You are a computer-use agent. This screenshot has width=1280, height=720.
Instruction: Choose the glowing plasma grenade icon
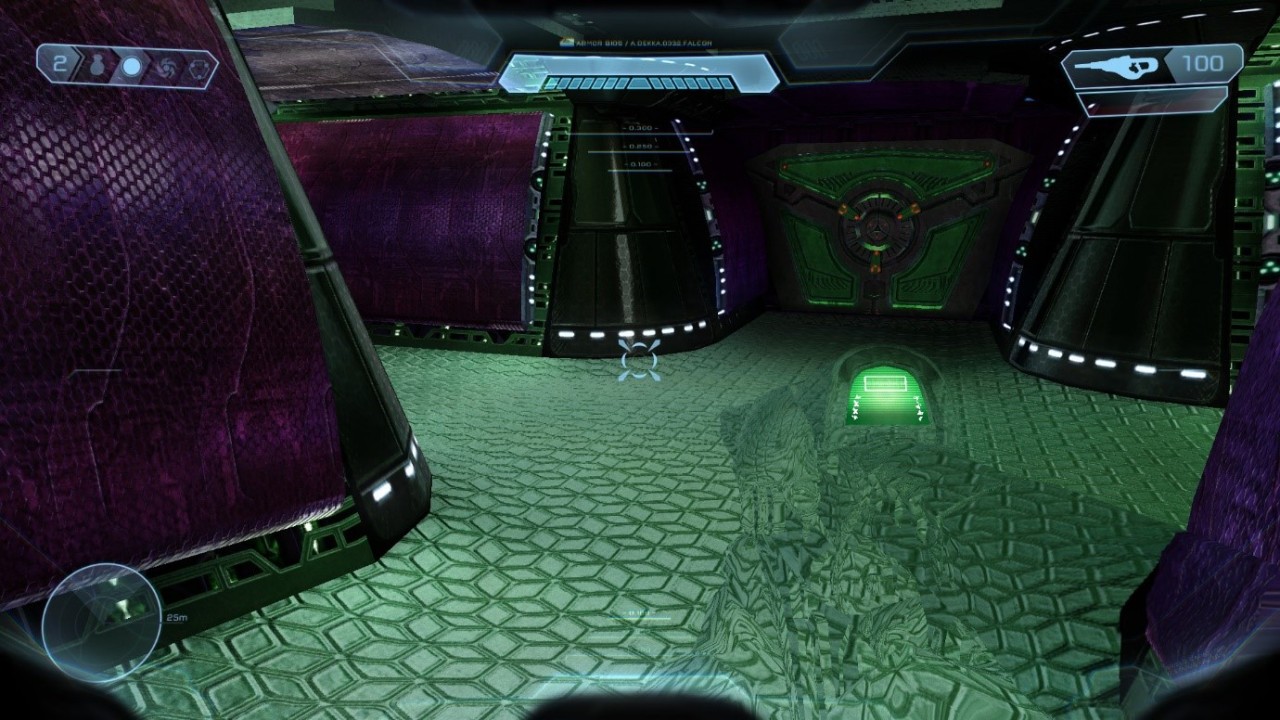pos(131,67)
